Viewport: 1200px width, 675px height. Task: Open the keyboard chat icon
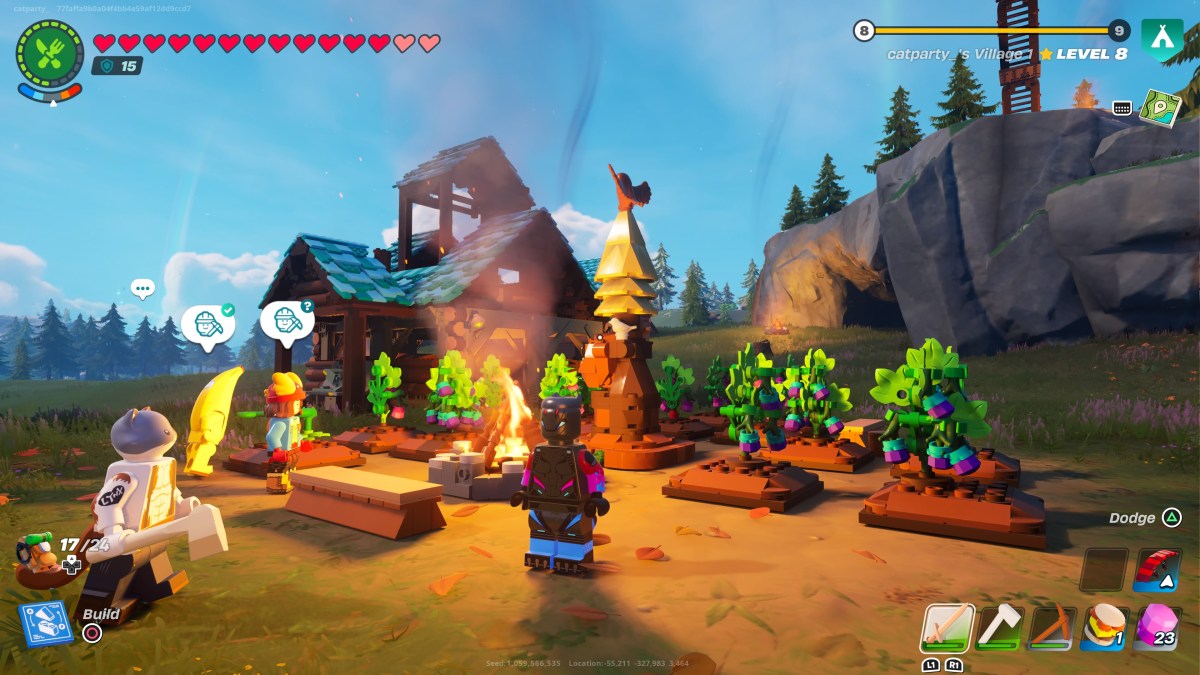[x=1122, y=108]
